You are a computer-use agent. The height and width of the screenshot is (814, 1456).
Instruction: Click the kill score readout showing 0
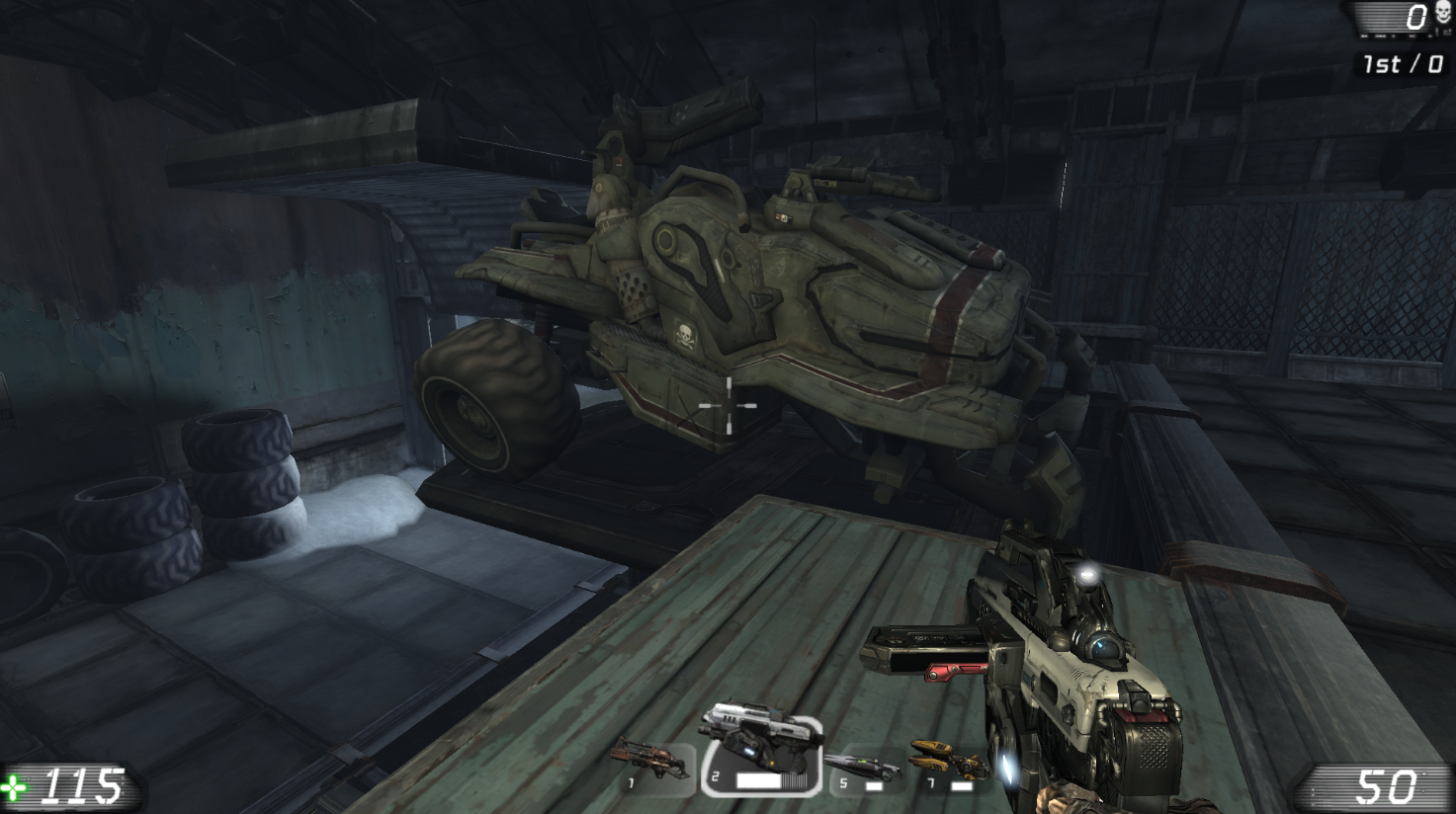click(x=1415, y=16)
